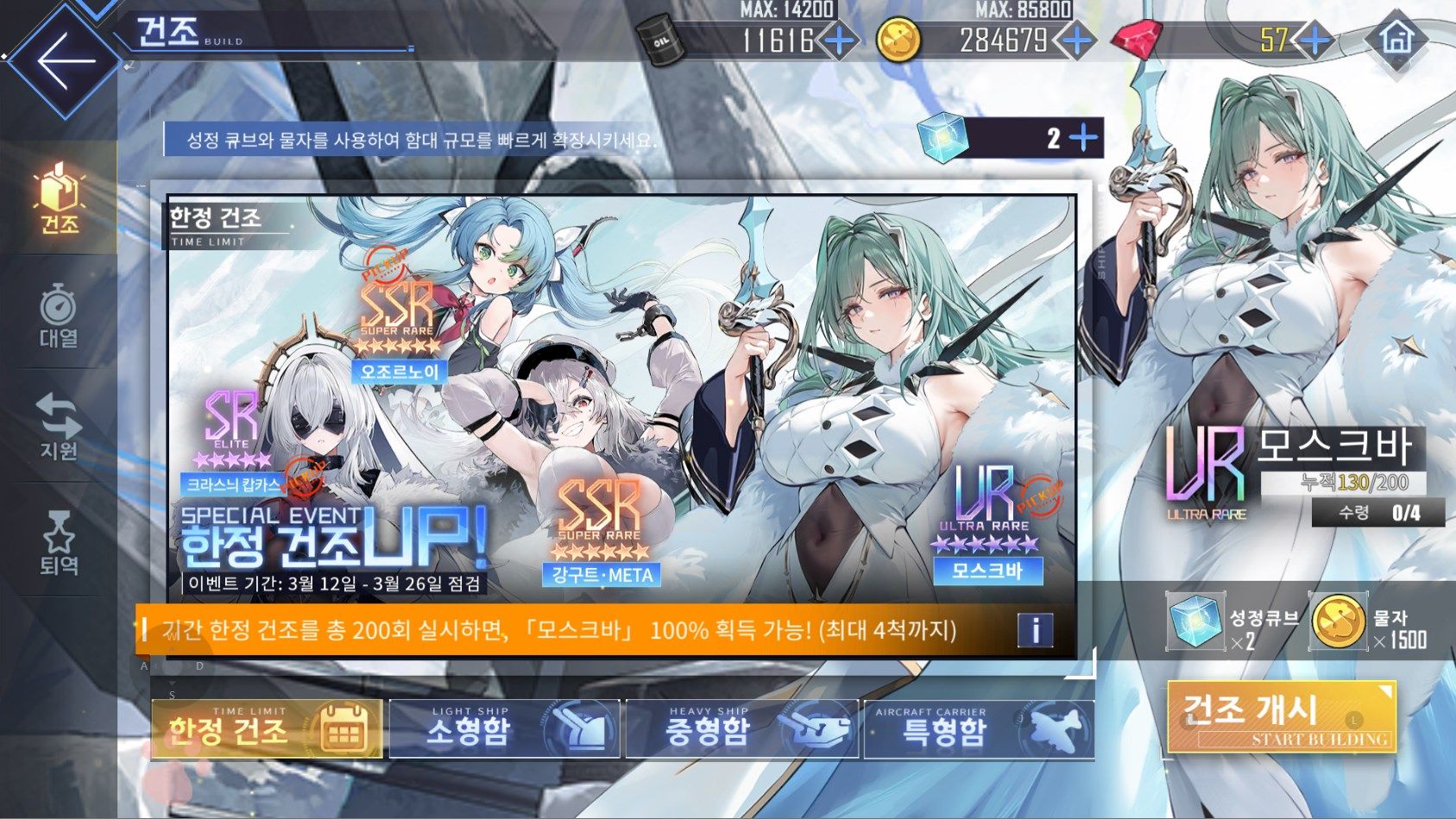Select the 대열 (Formation) sidebar icon
The height and width of the screenshot is (819, 1456).
coord(57,312)
